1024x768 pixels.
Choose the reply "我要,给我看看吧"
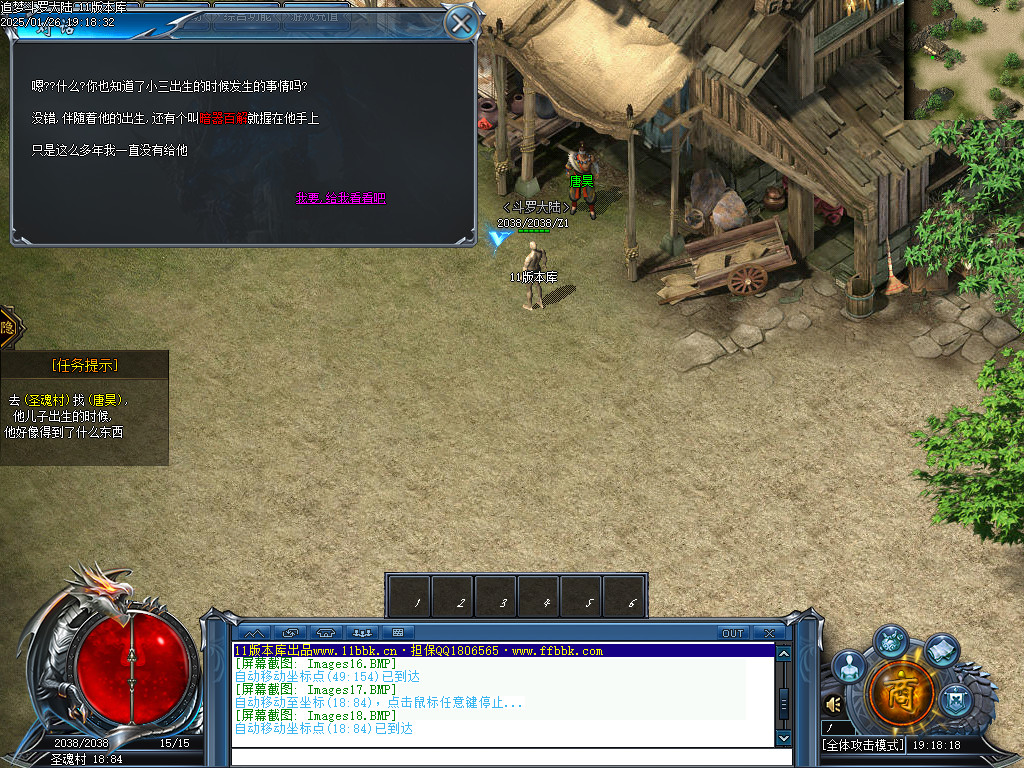point(340,198)
